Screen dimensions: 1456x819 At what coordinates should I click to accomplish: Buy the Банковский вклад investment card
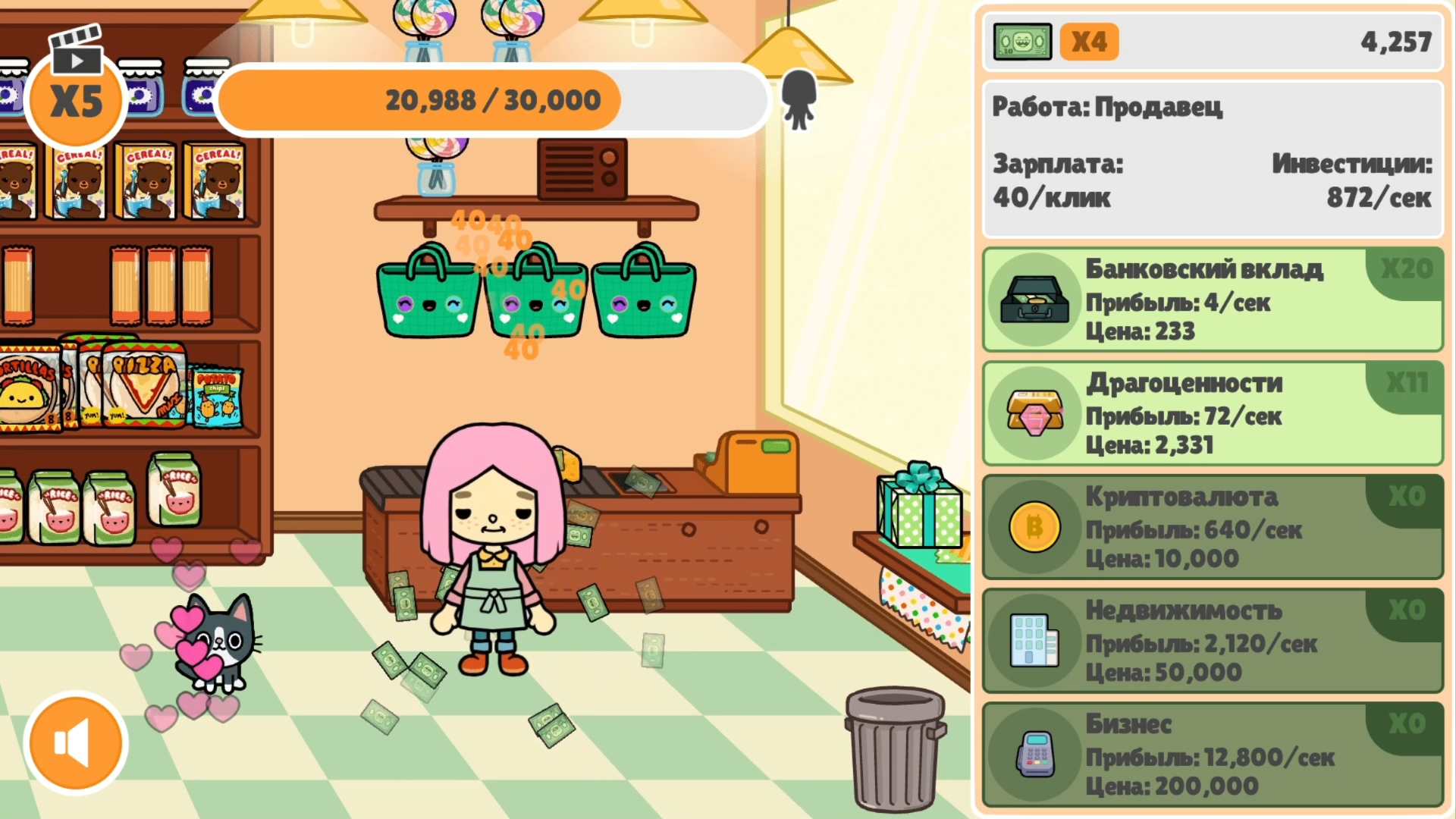coord(1213,300)
